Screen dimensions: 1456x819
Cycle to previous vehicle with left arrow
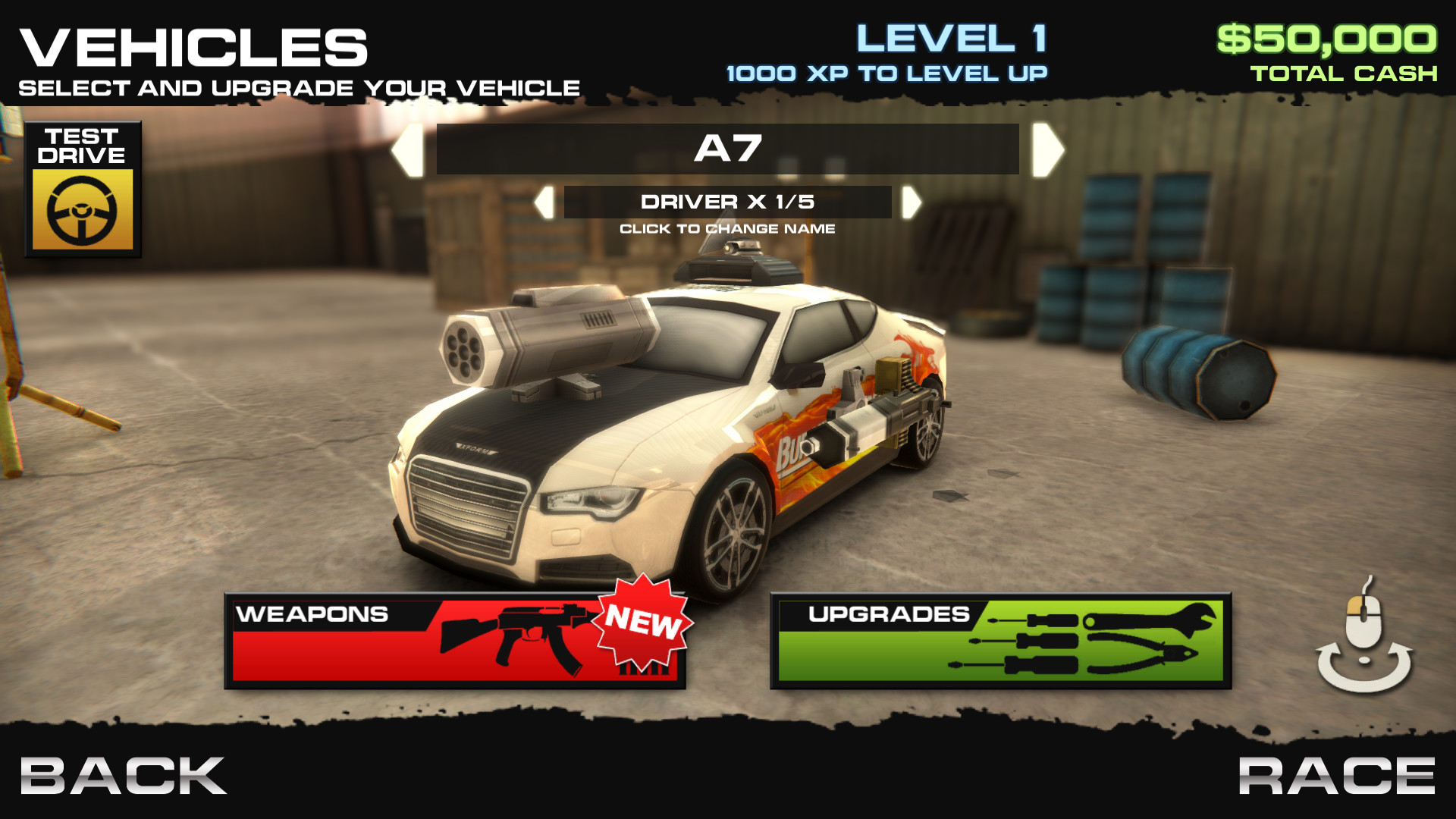tap(409, 149)
